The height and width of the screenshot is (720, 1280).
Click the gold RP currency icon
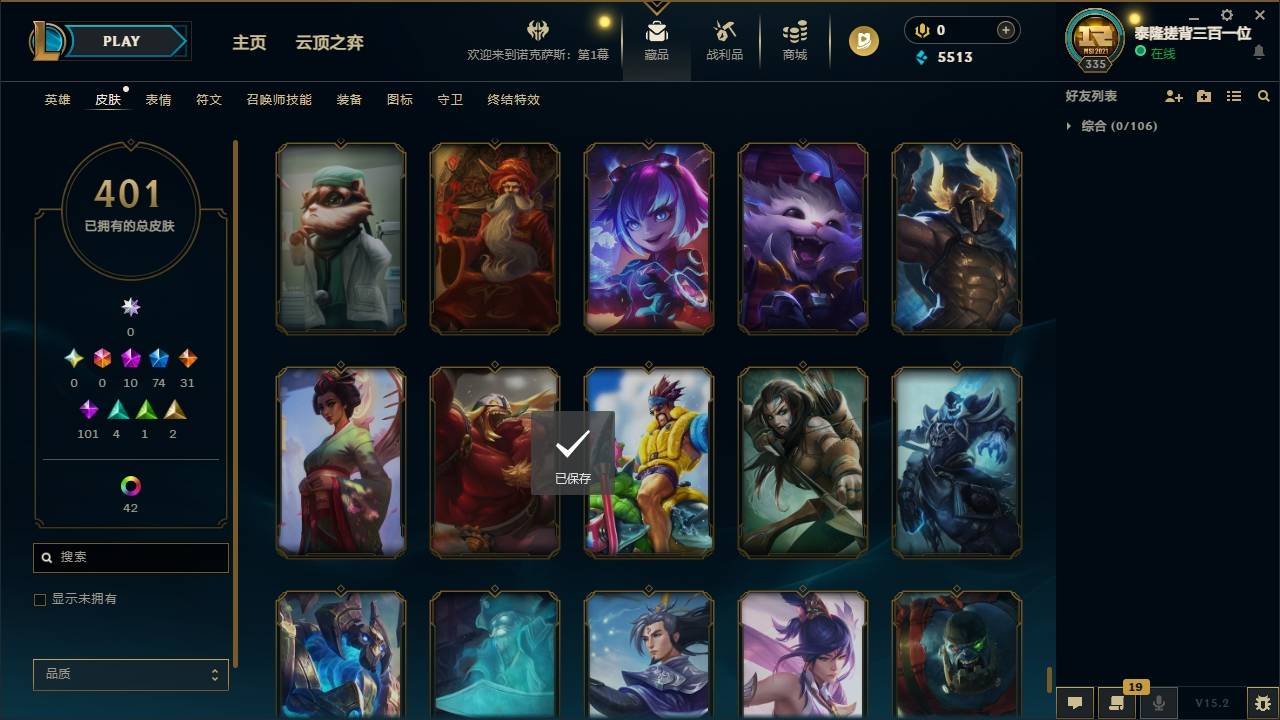pos(861,41)
